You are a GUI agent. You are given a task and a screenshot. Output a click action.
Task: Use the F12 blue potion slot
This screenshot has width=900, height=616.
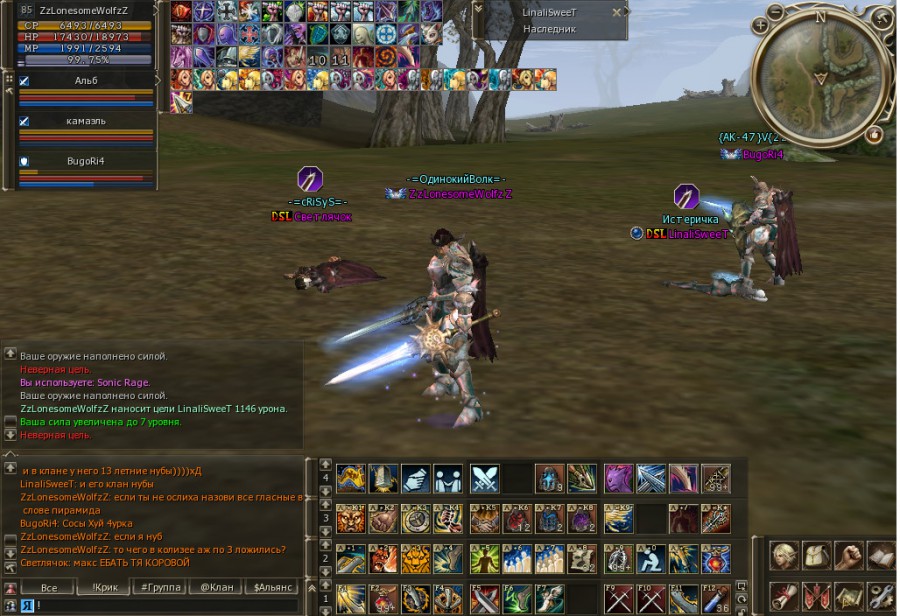pos(715,598)
